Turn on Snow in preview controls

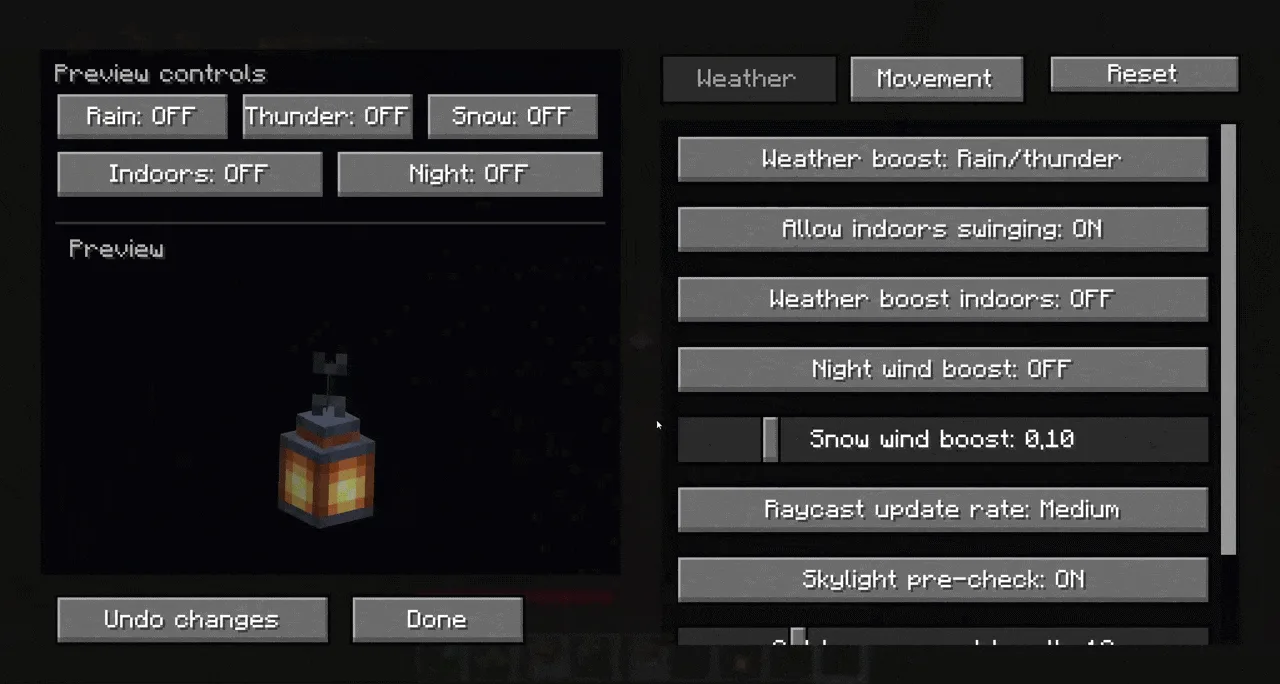tap(512, 116)
